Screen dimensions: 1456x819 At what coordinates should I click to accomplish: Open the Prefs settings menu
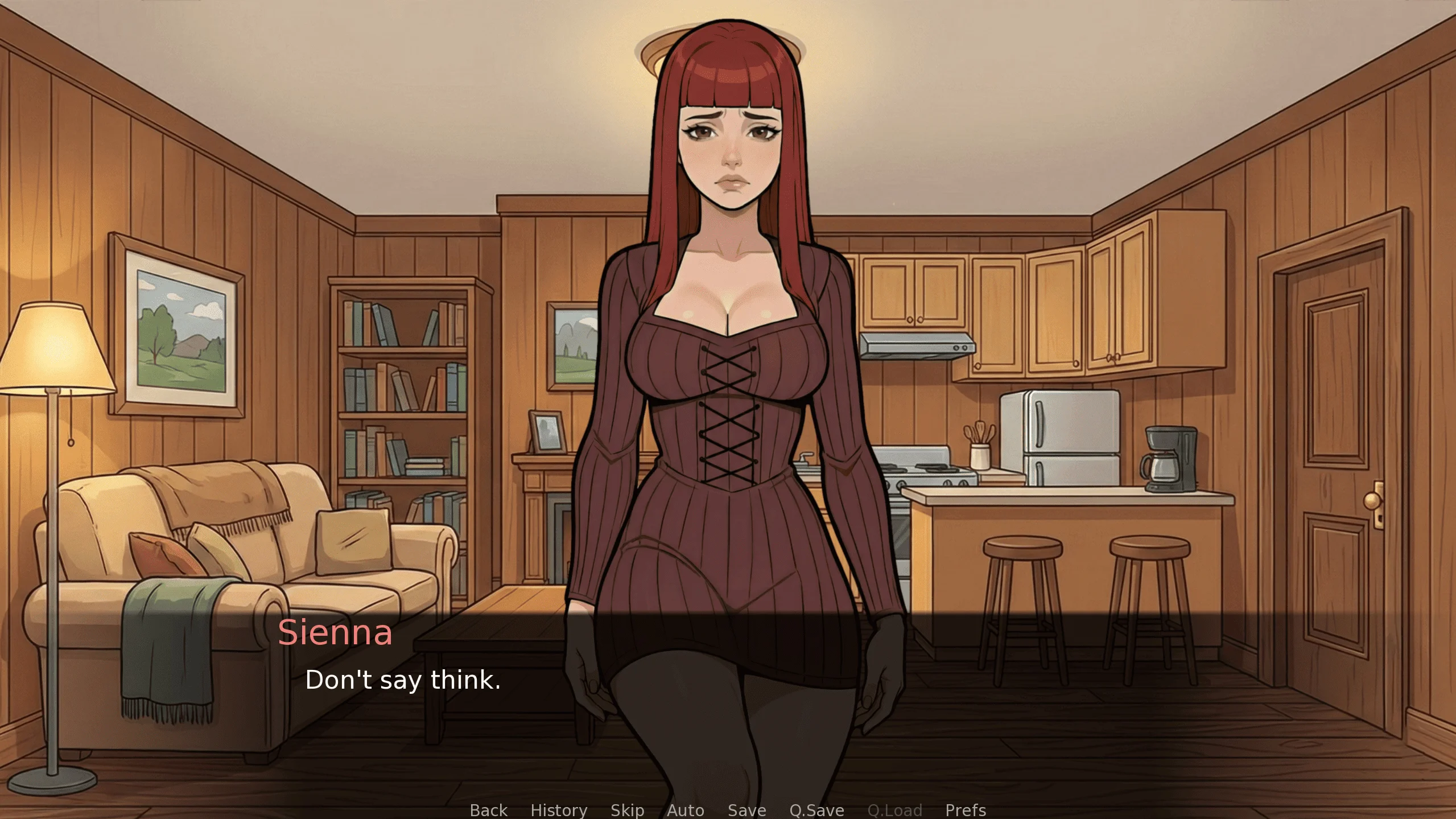[966, 809]
